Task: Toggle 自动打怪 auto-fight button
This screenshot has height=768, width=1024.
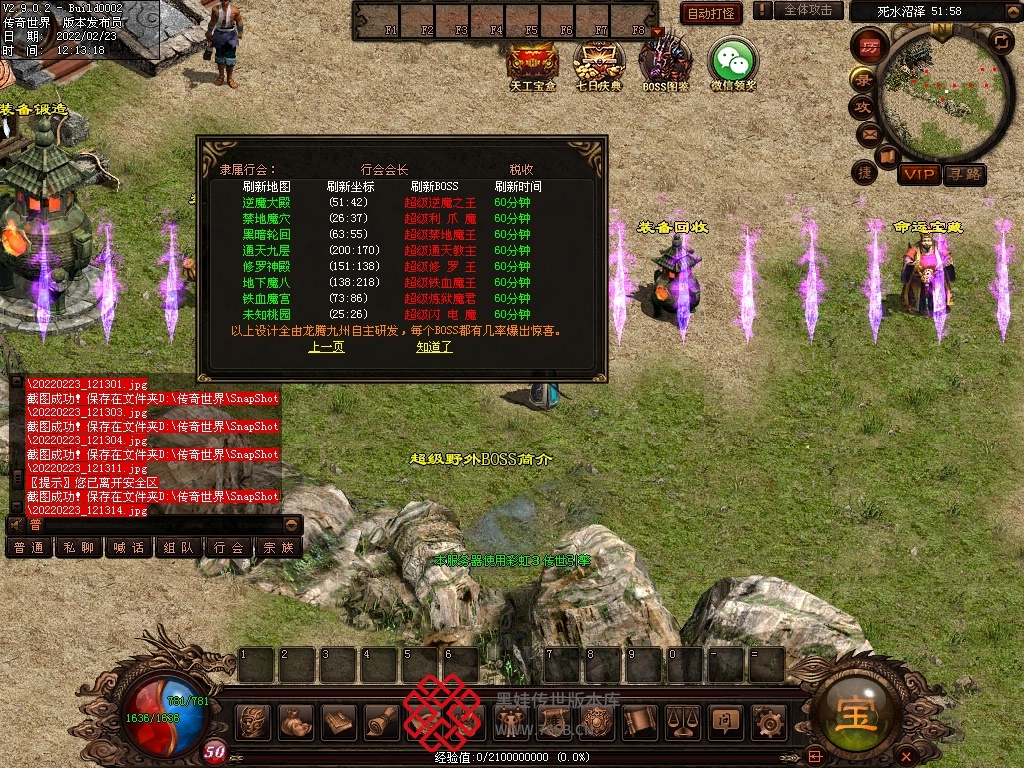Action: pyautogui.click(x=712, y=13)
